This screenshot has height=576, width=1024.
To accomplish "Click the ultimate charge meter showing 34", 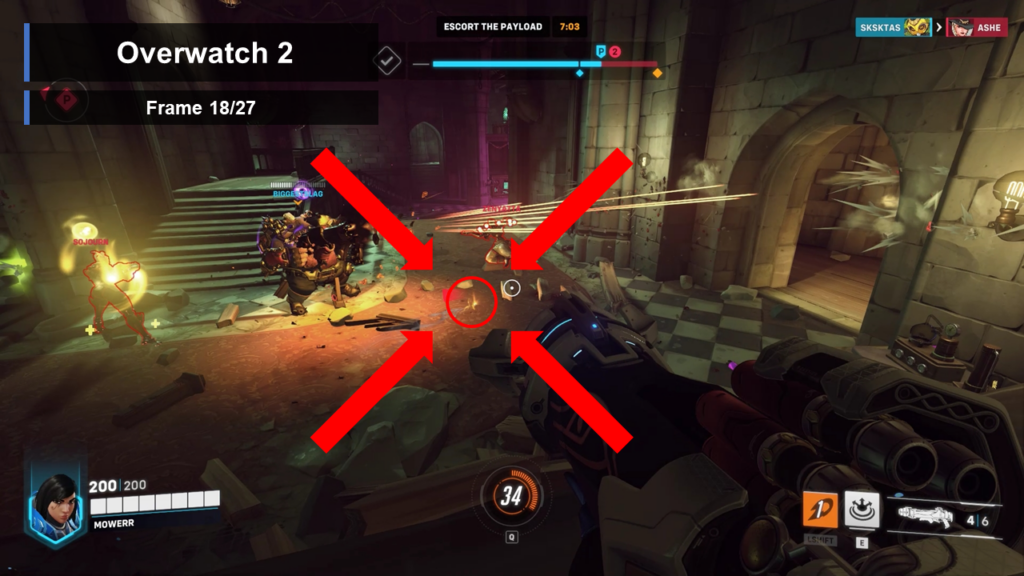I will pos(512,495).
